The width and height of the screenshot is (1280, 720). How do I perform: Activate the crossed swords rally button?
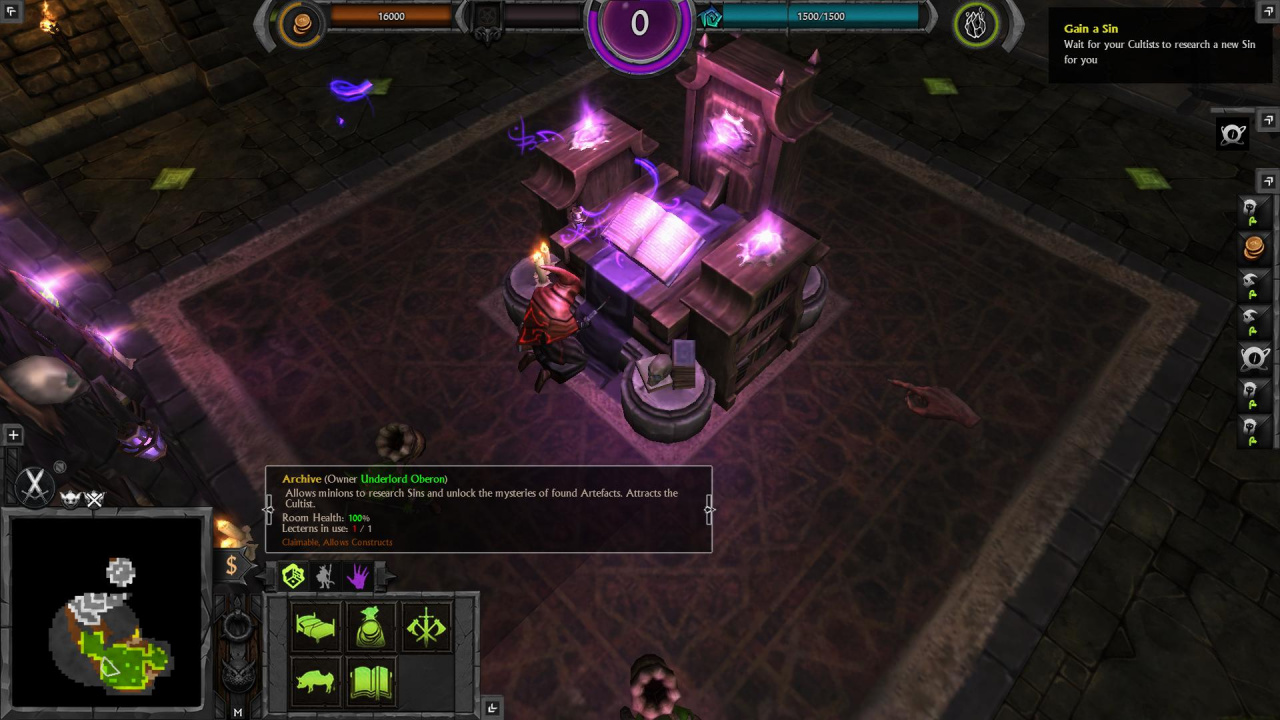point(35,487)
